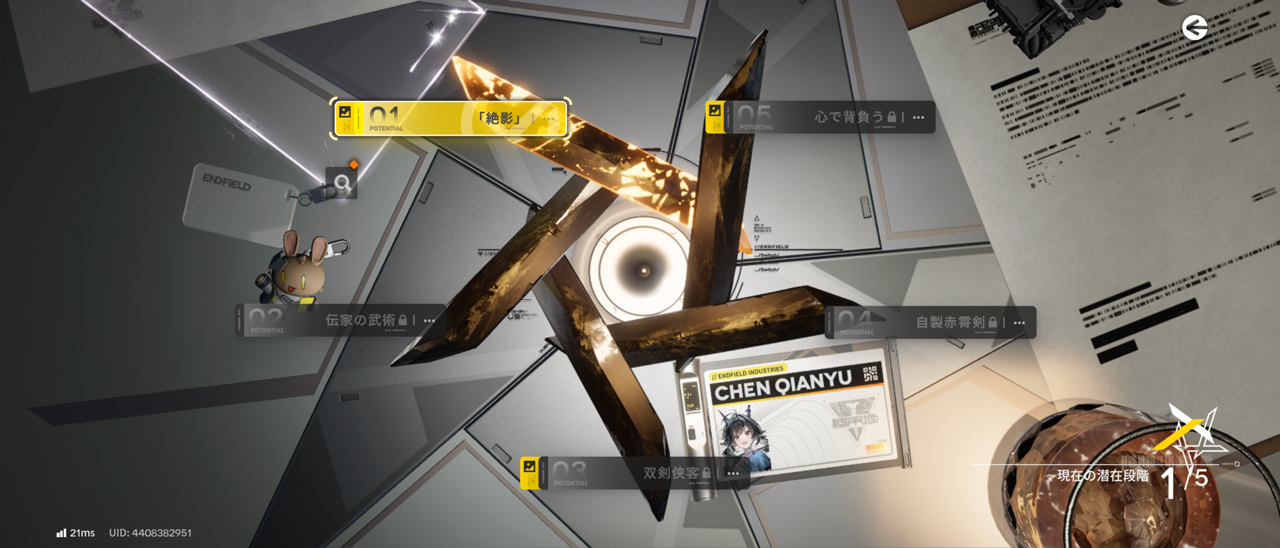Open the ellipsis details on potential 04 自製赤霄剣

1018,323
